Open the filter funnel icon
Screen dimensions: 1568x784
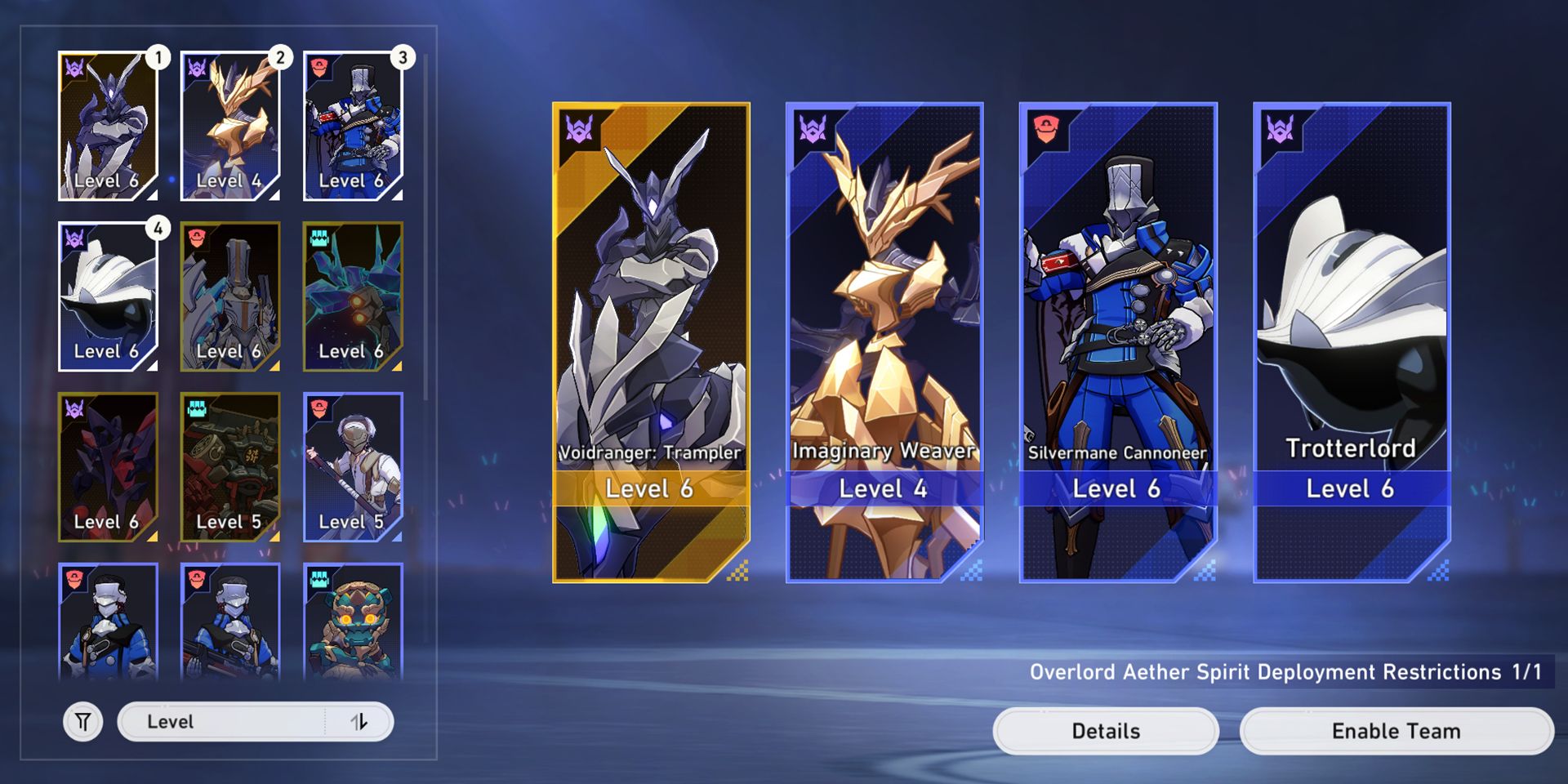pyautogui.click(x=82, y=721)
